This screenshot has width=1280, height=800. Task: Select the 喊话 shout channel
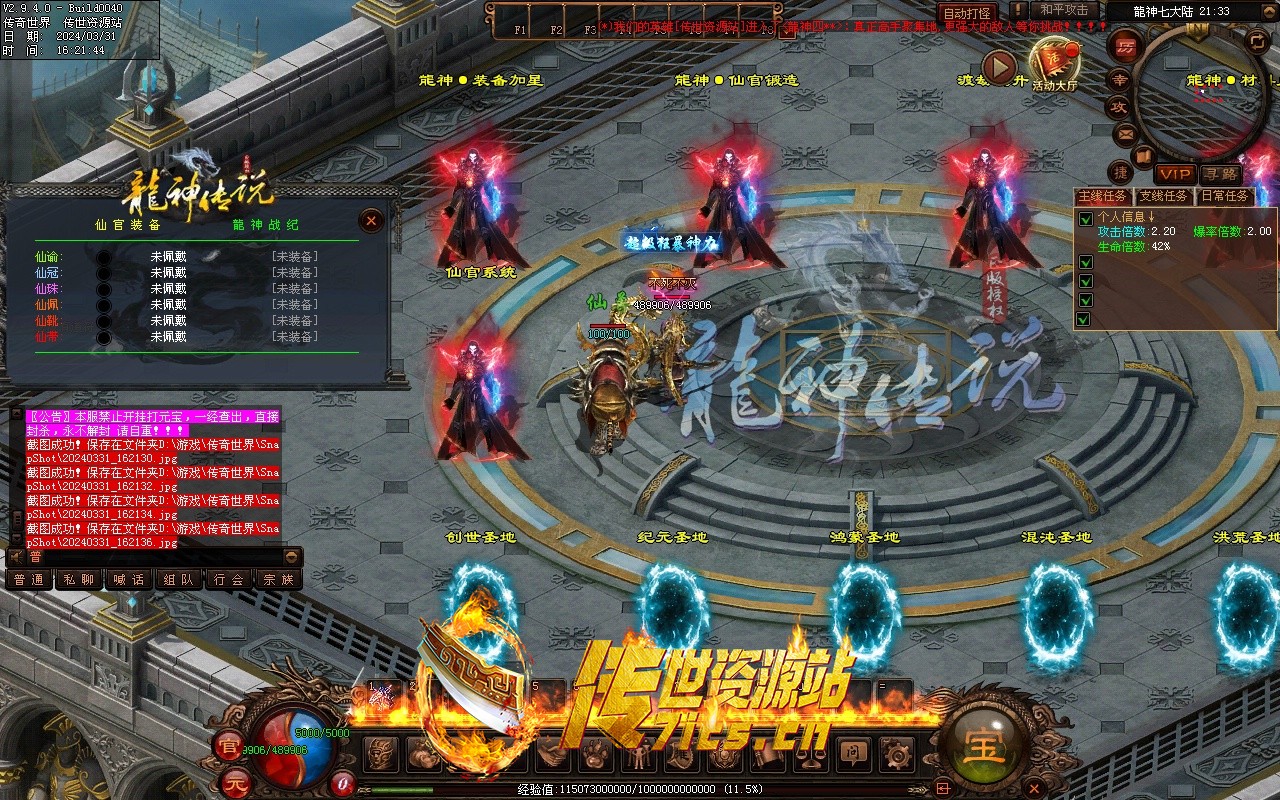tap(129, 579)
